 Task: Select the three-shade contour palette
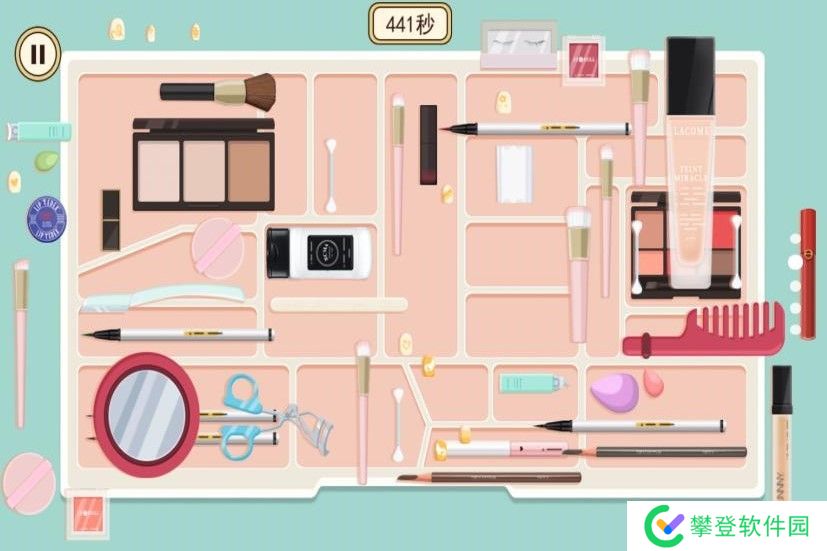point(203,164)
